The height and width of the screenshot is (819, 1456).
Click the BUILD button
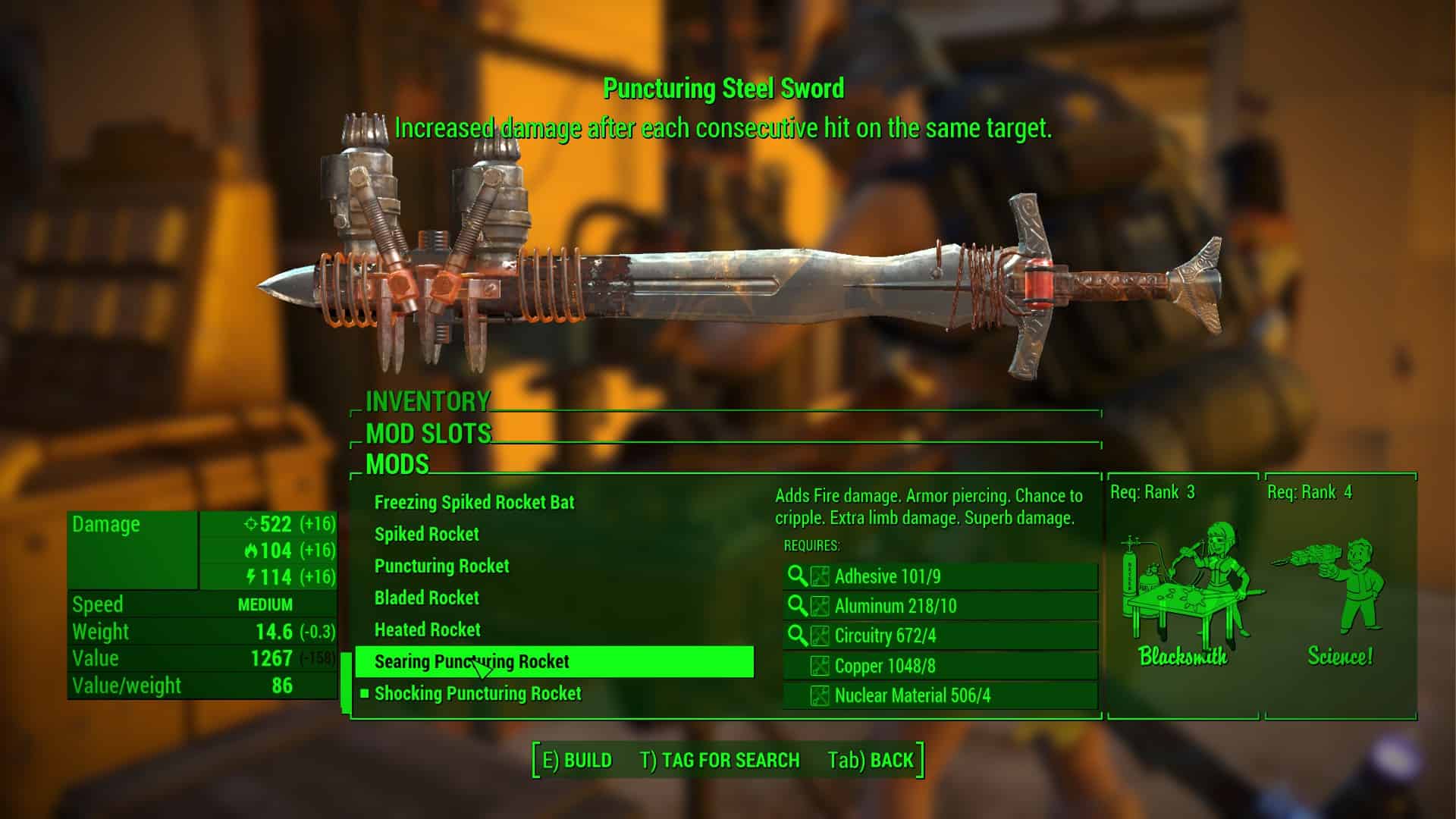pos(577,760)
